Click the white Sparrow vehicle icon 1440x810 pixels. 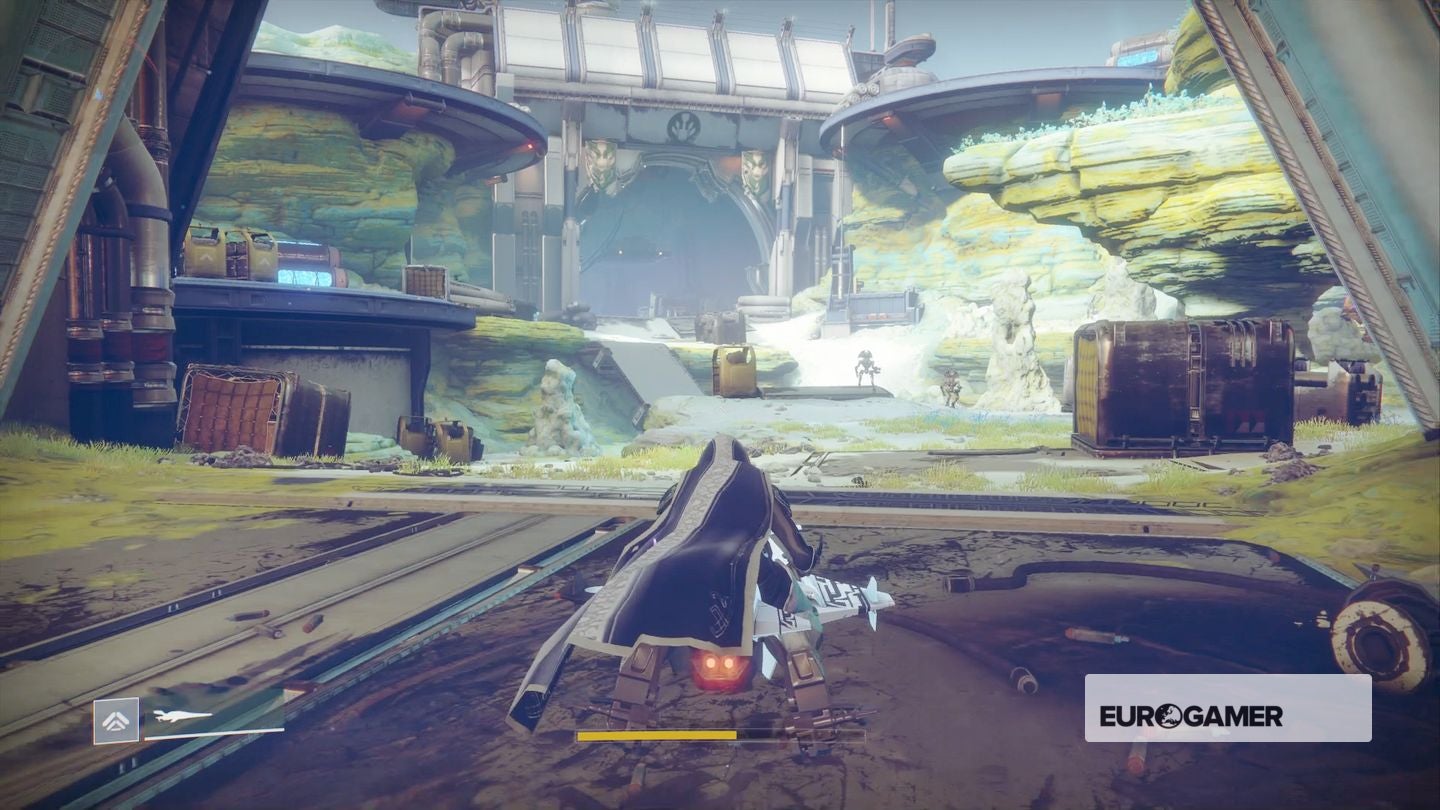pos(182,716)
